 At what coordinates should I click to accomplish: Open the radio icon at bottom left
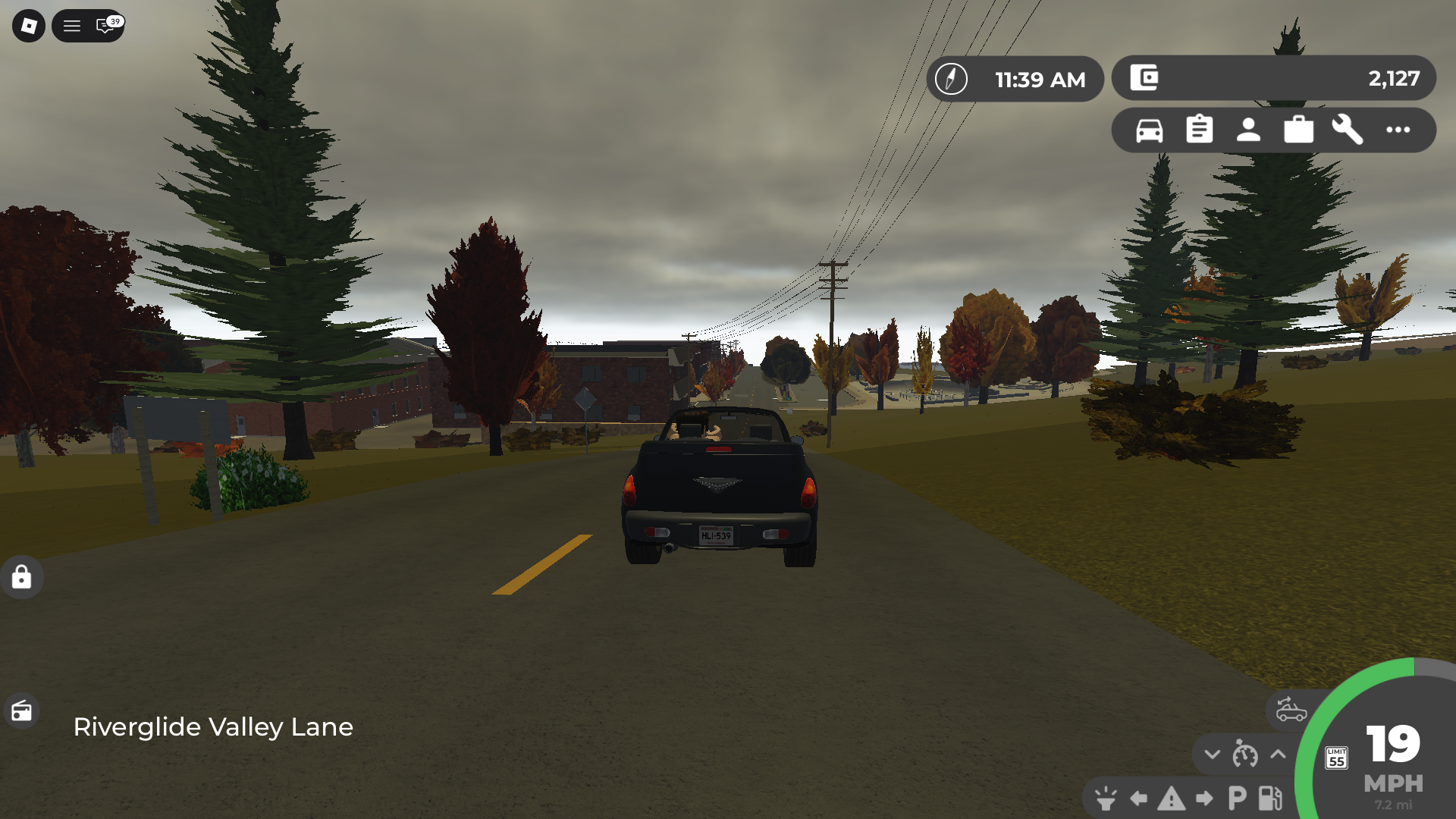(x=22, y=711)
